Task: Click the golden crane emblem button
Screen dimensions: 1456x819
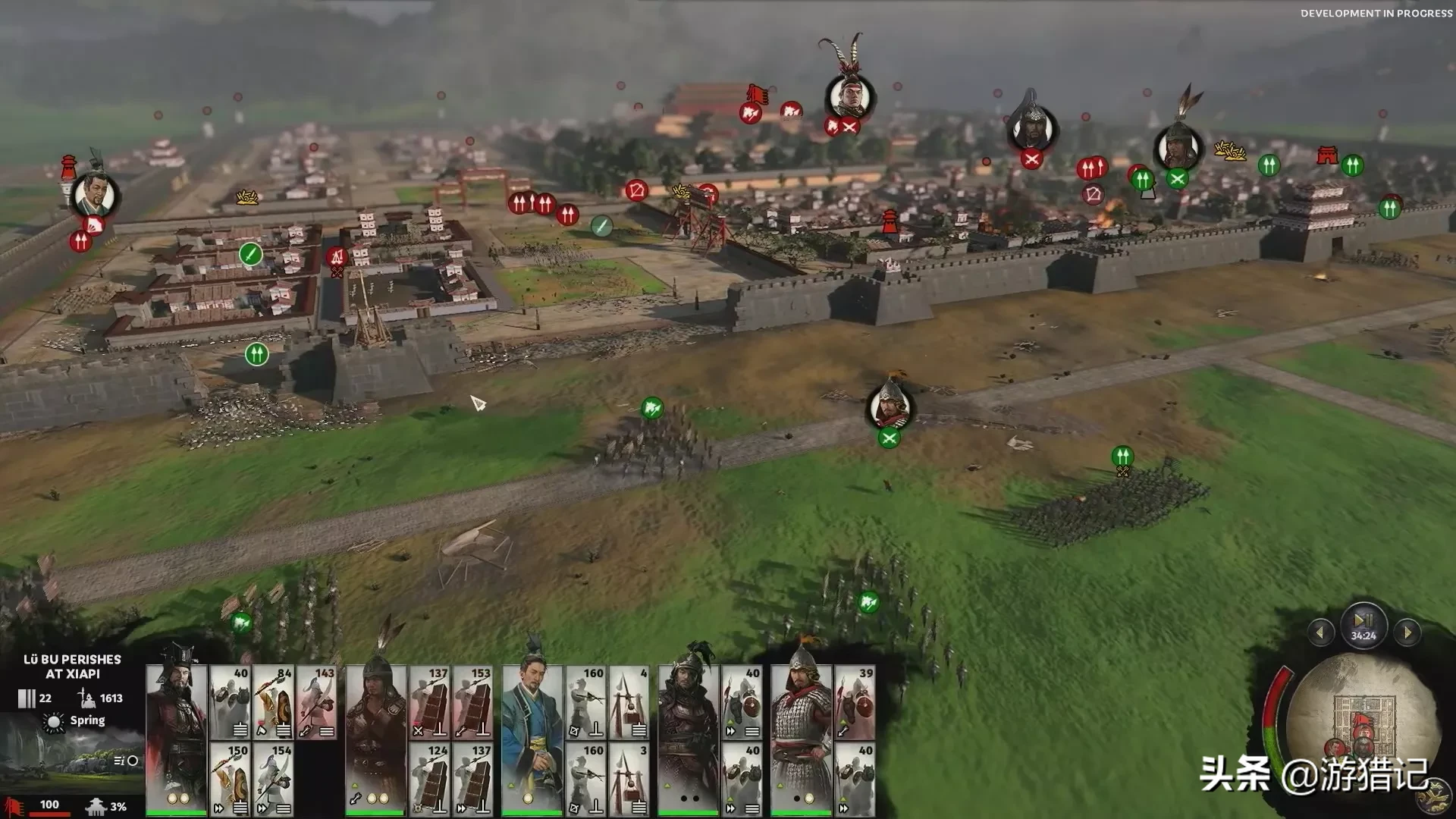Action: [1432, 796]
